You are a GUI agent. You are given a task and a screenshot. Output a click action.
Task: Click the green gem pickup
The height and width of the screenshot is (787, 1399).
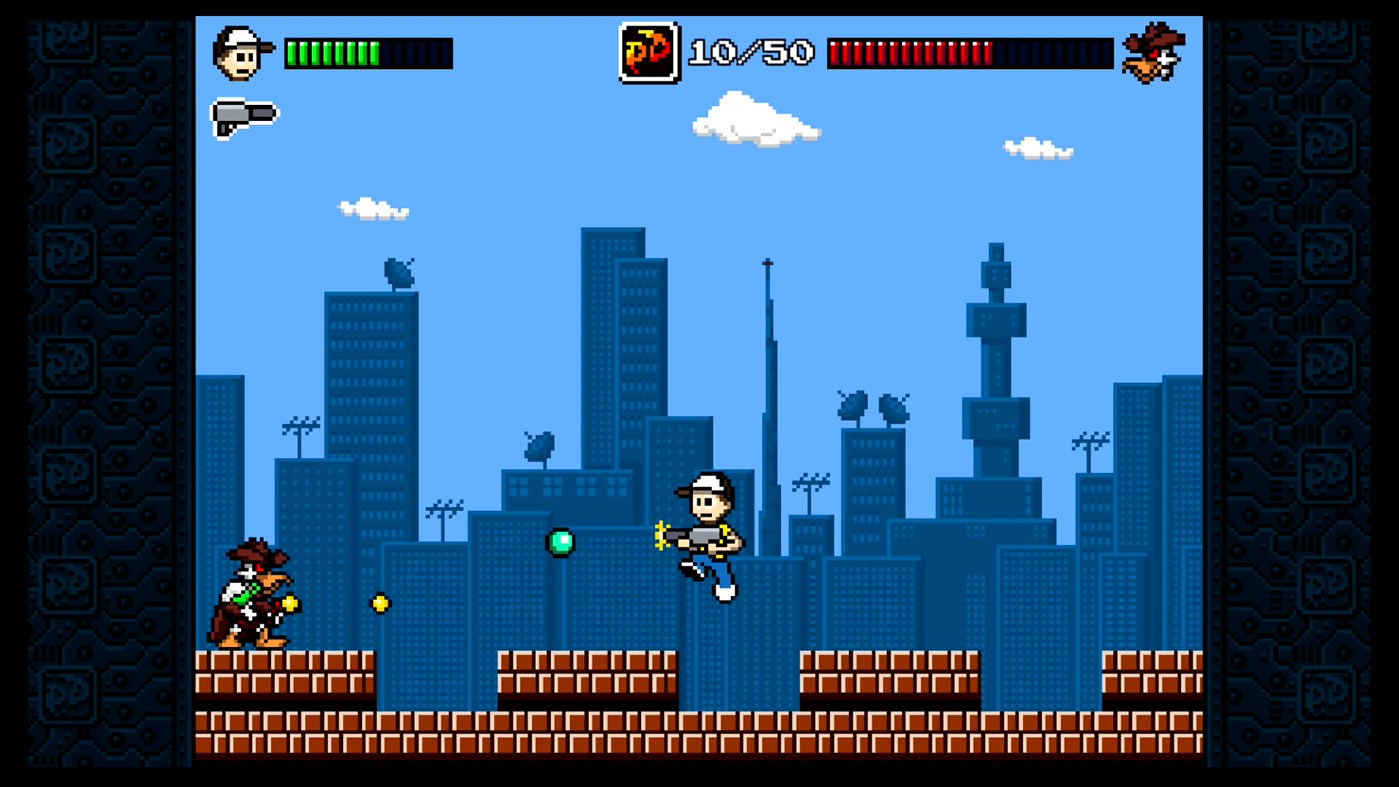(560, 540)
